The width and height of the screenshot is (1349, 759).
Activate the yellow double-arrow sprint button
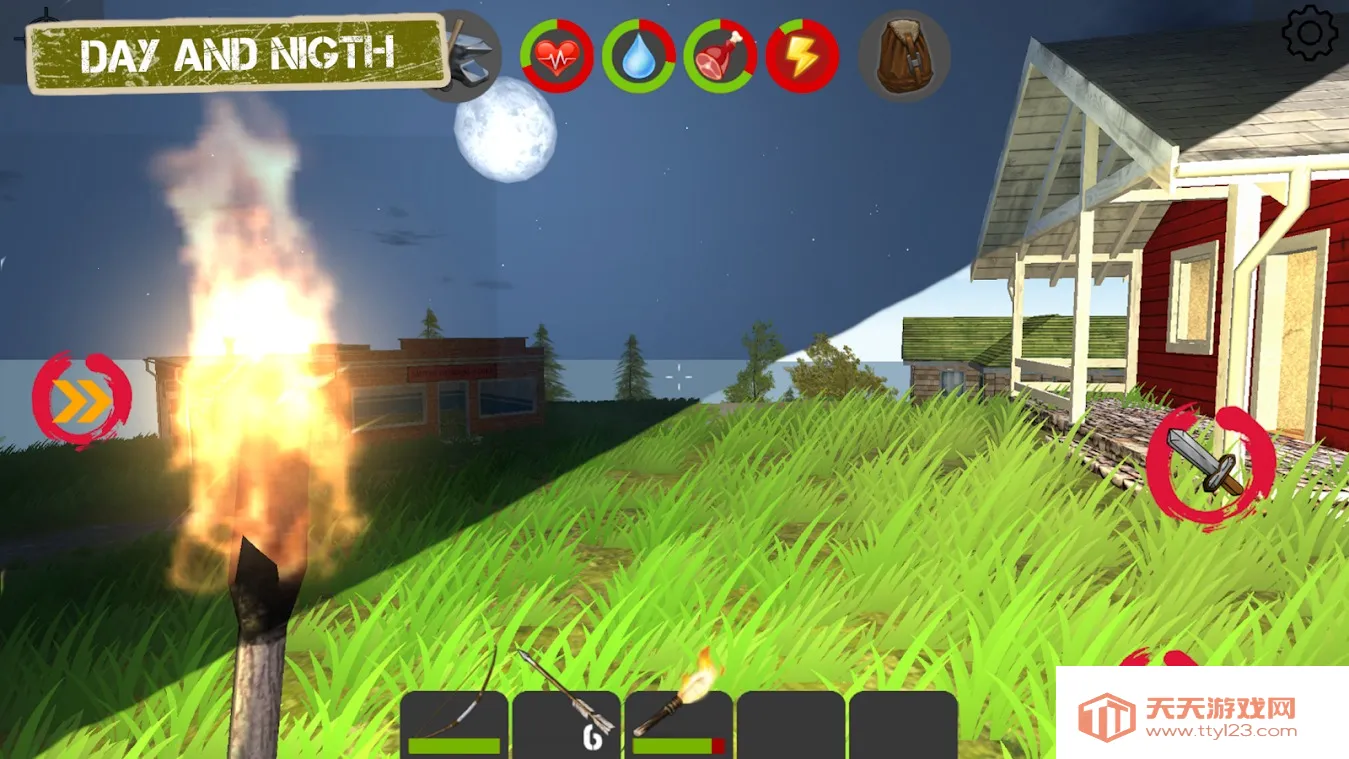(82, 402)
